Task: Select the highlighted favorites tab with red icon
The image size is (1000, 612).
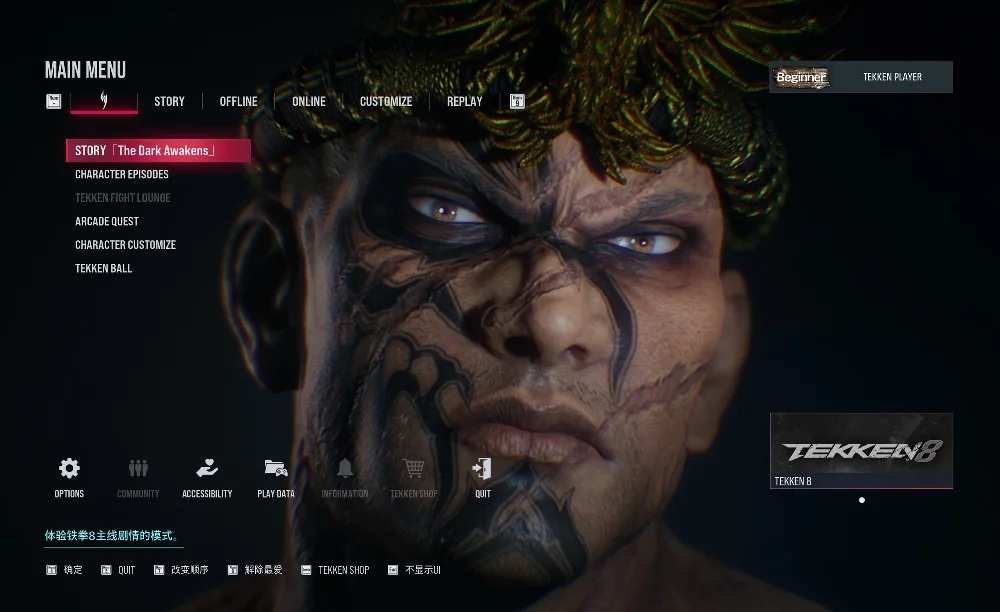Action: pyautogui.click(x=104, y=101)
